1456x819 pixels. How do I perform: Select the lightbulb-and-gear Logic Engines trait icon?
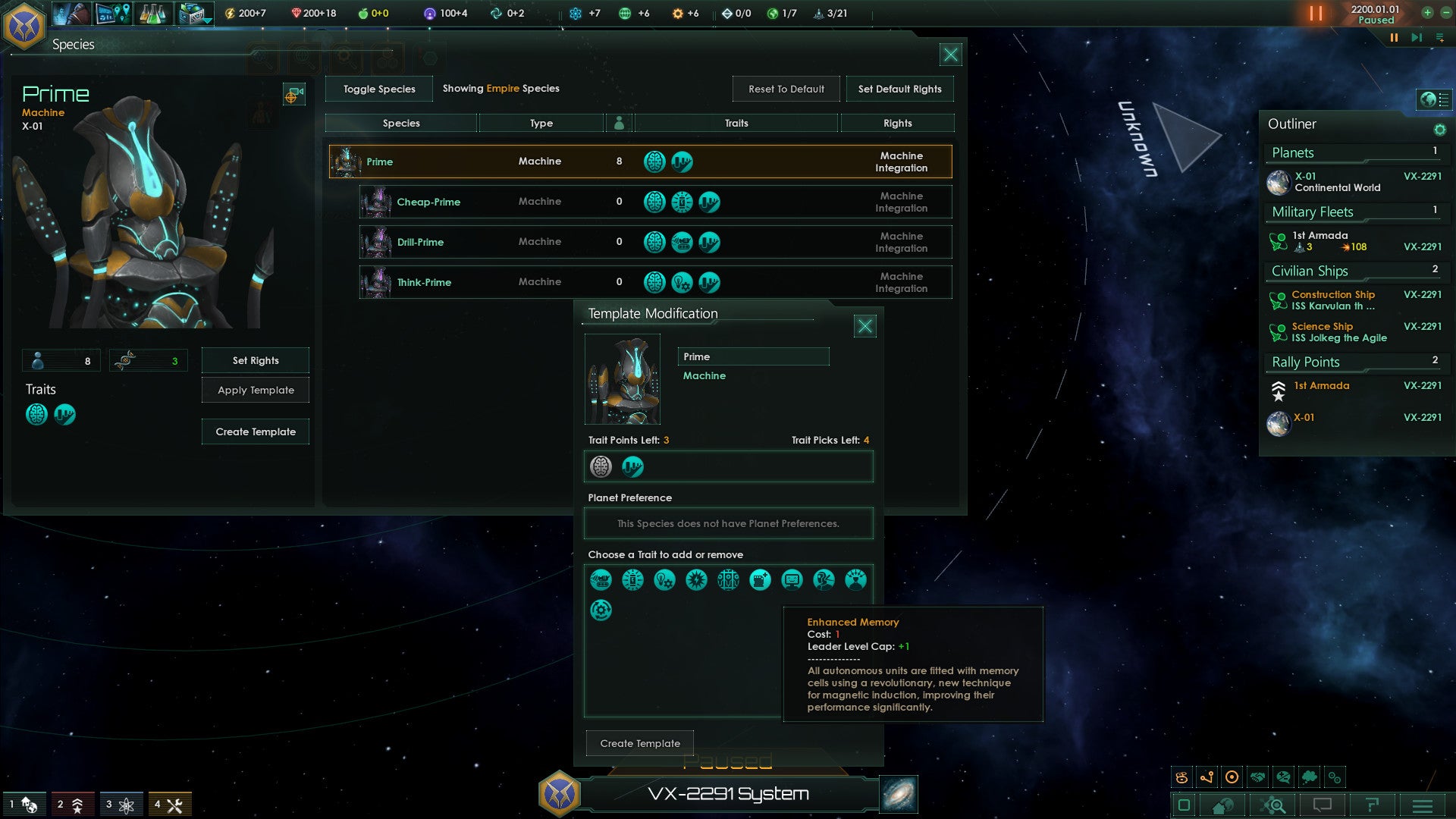point(665,579)
